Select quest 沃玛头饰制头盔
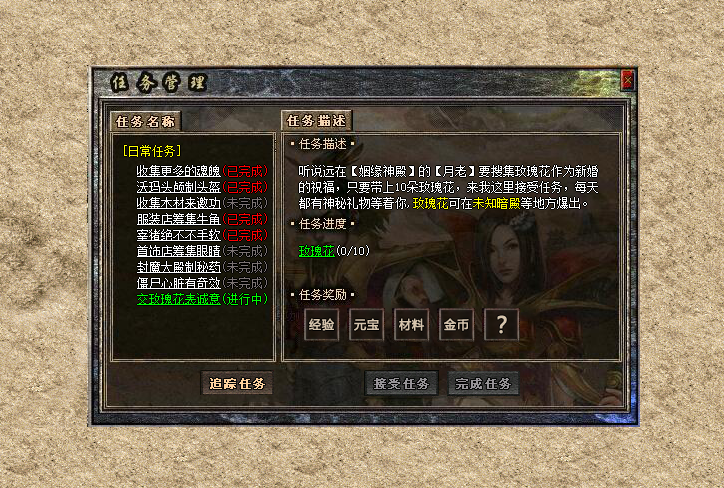The height and width of the screenshot is (488, 724). [178, 187]
